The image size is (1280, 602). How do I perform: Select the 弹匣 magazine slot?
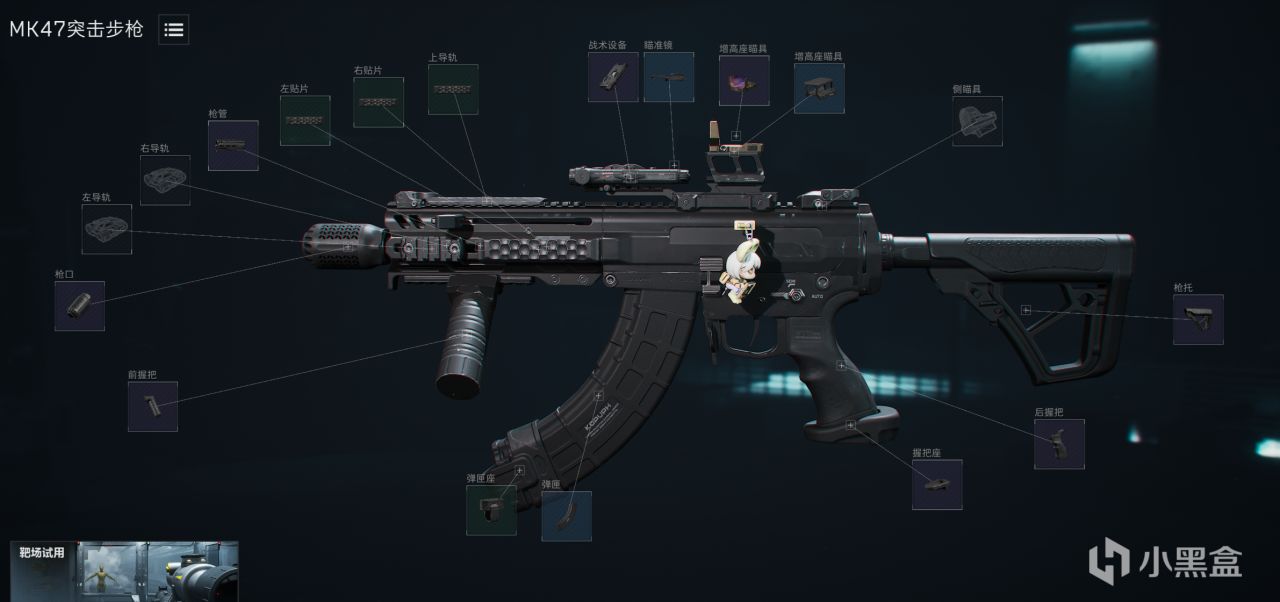(x=566, y=516)
